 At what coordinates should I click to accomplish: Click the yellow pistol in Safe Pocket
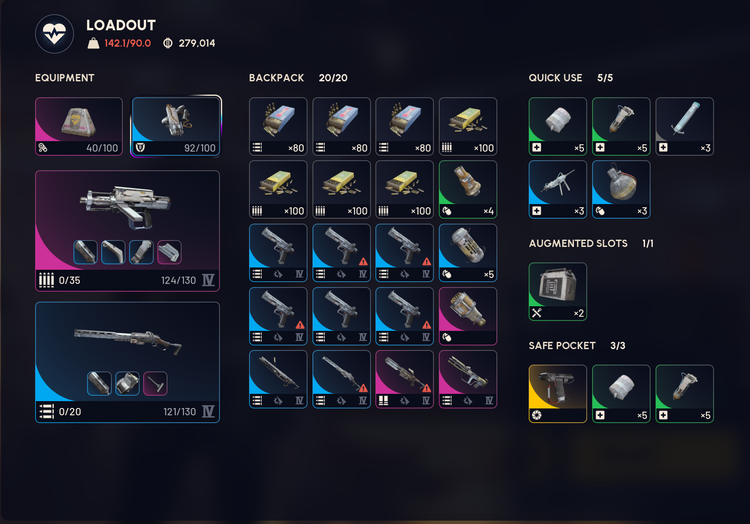[x=557, y=393]
